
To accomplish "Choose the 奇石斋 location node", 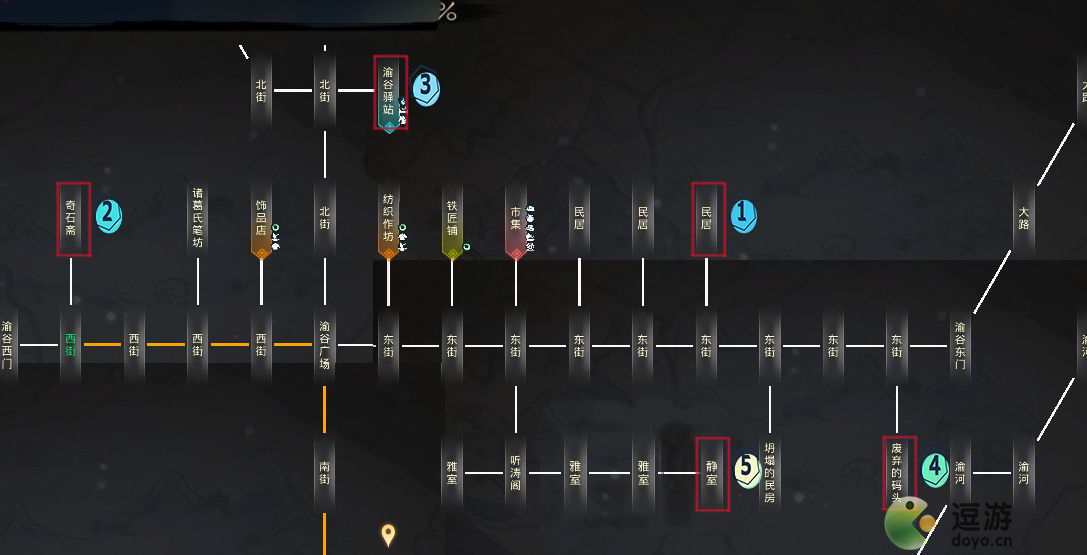I will (71, 219).
